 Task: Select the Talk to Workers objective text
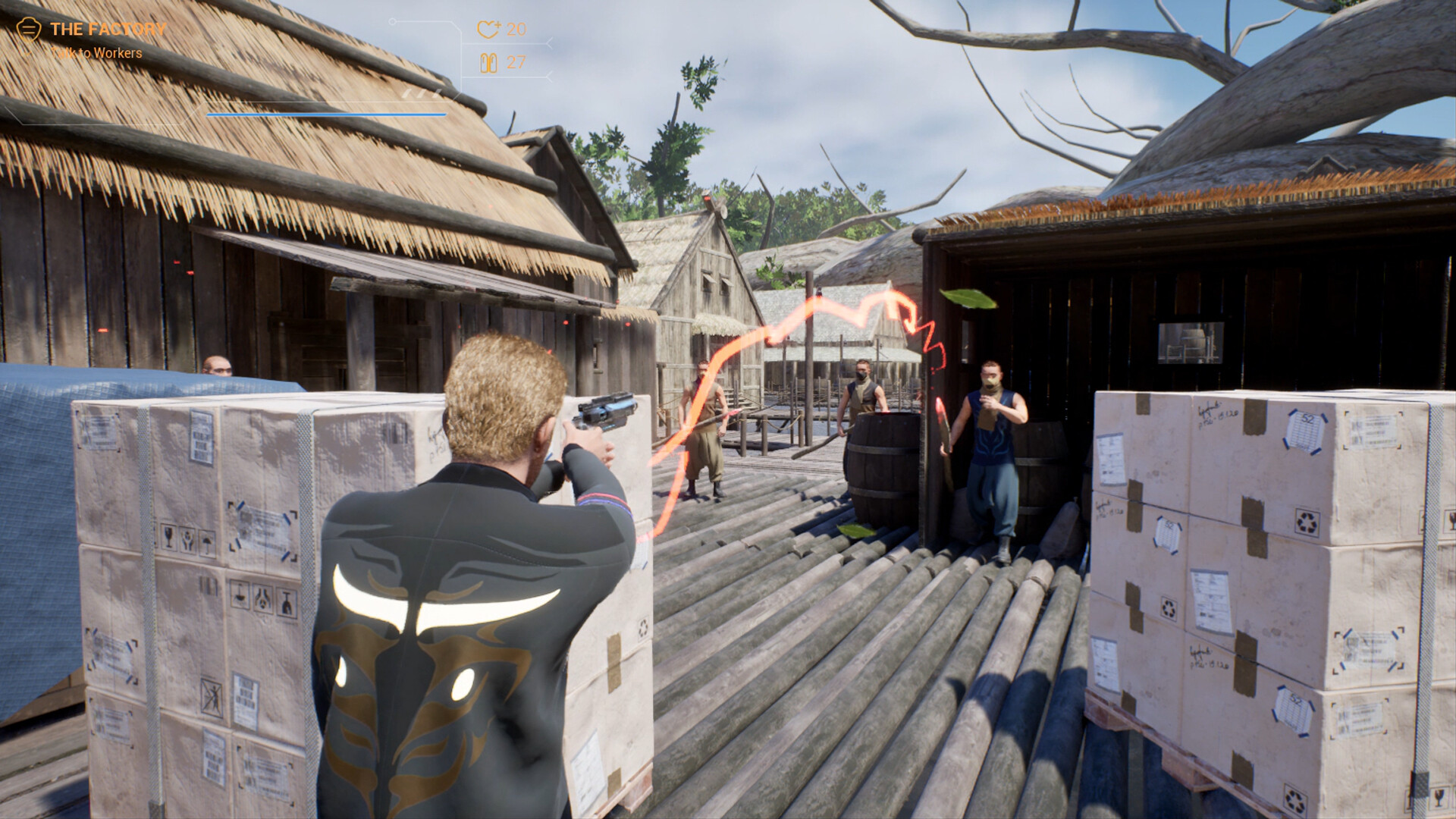[97, 53]
